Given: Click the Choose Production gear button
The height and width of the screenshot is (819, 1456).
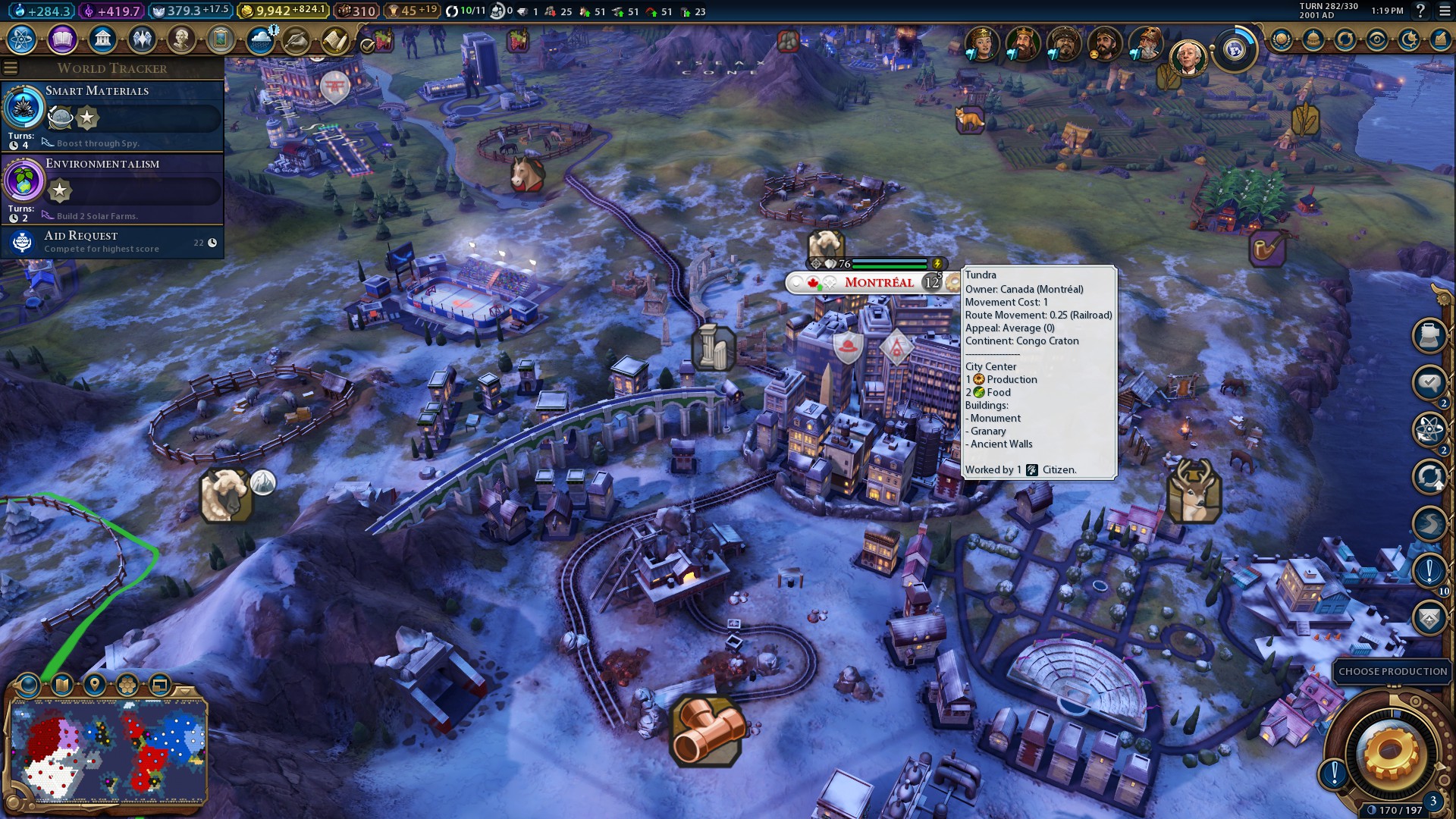Looking at the screenshot, I should [x=1390, y=751].
